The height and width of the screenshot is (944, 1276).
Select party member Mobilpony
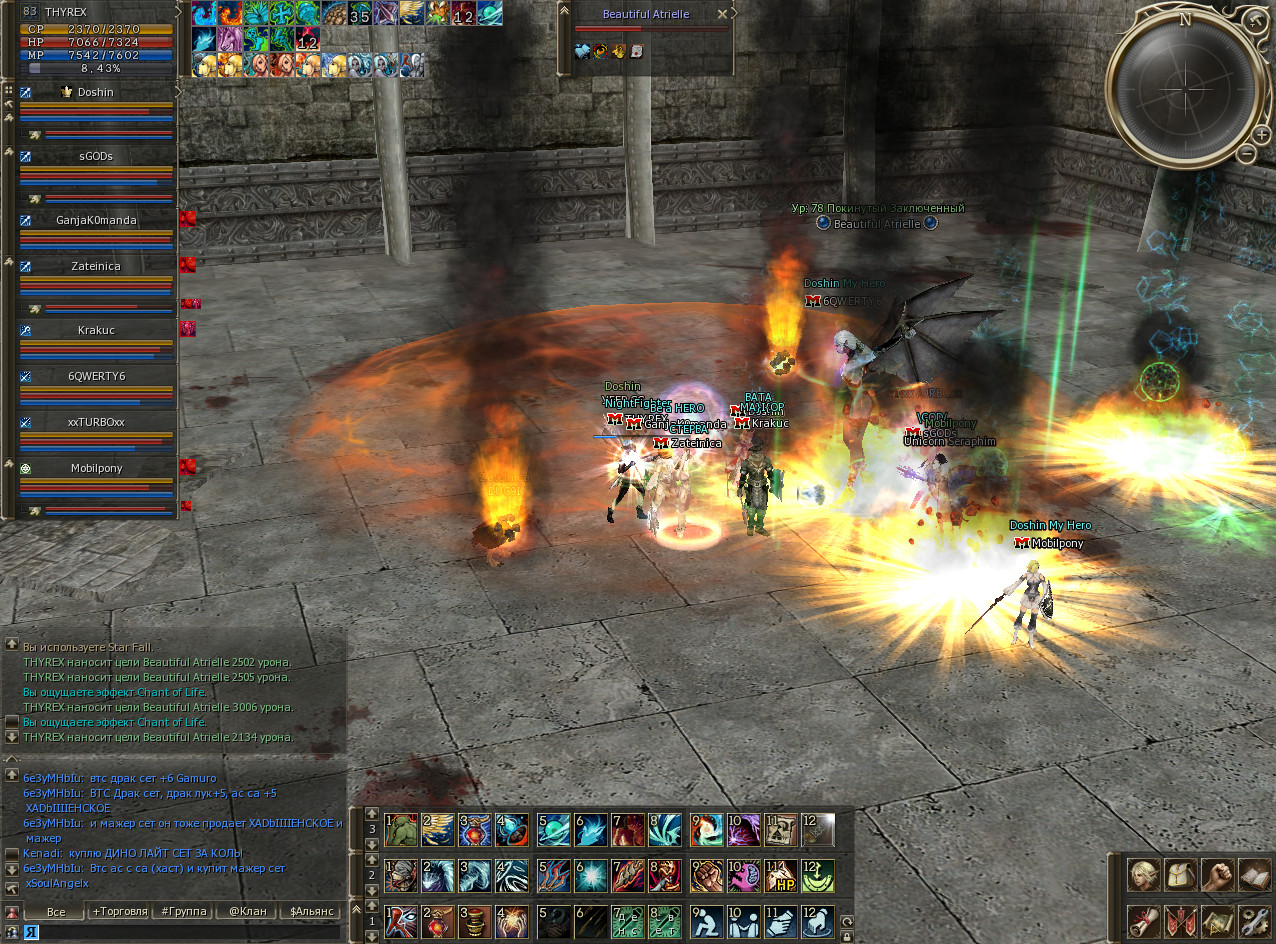point(96,467)
